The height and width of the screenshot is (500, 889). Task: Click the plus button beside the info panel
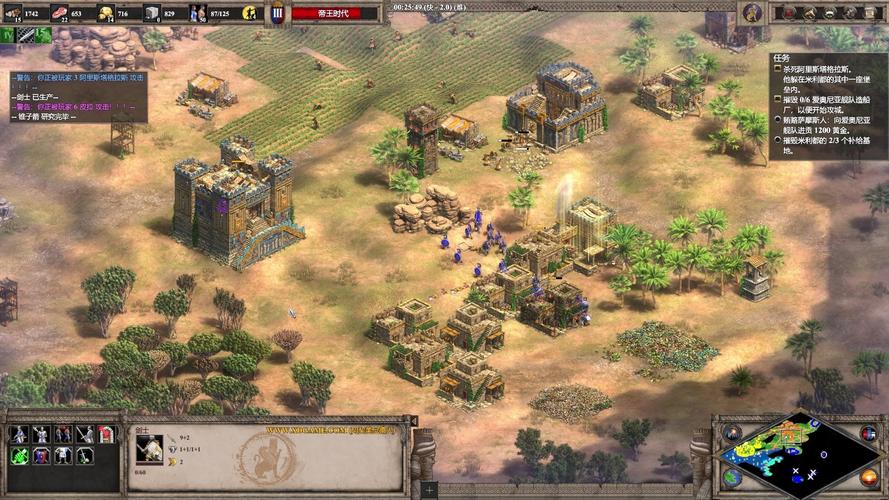tap(429, 490)
